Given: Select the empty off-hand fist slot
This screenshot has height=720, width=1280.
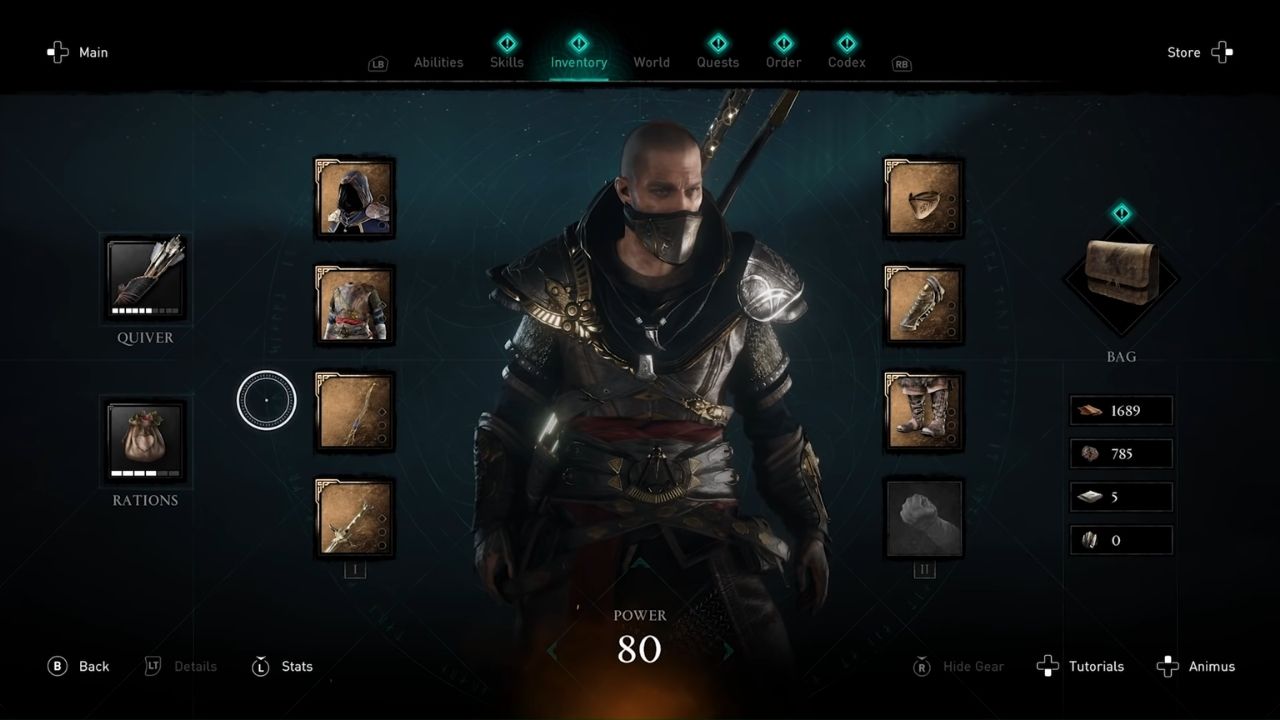Looking at the screenshot, I should (923, 517).
